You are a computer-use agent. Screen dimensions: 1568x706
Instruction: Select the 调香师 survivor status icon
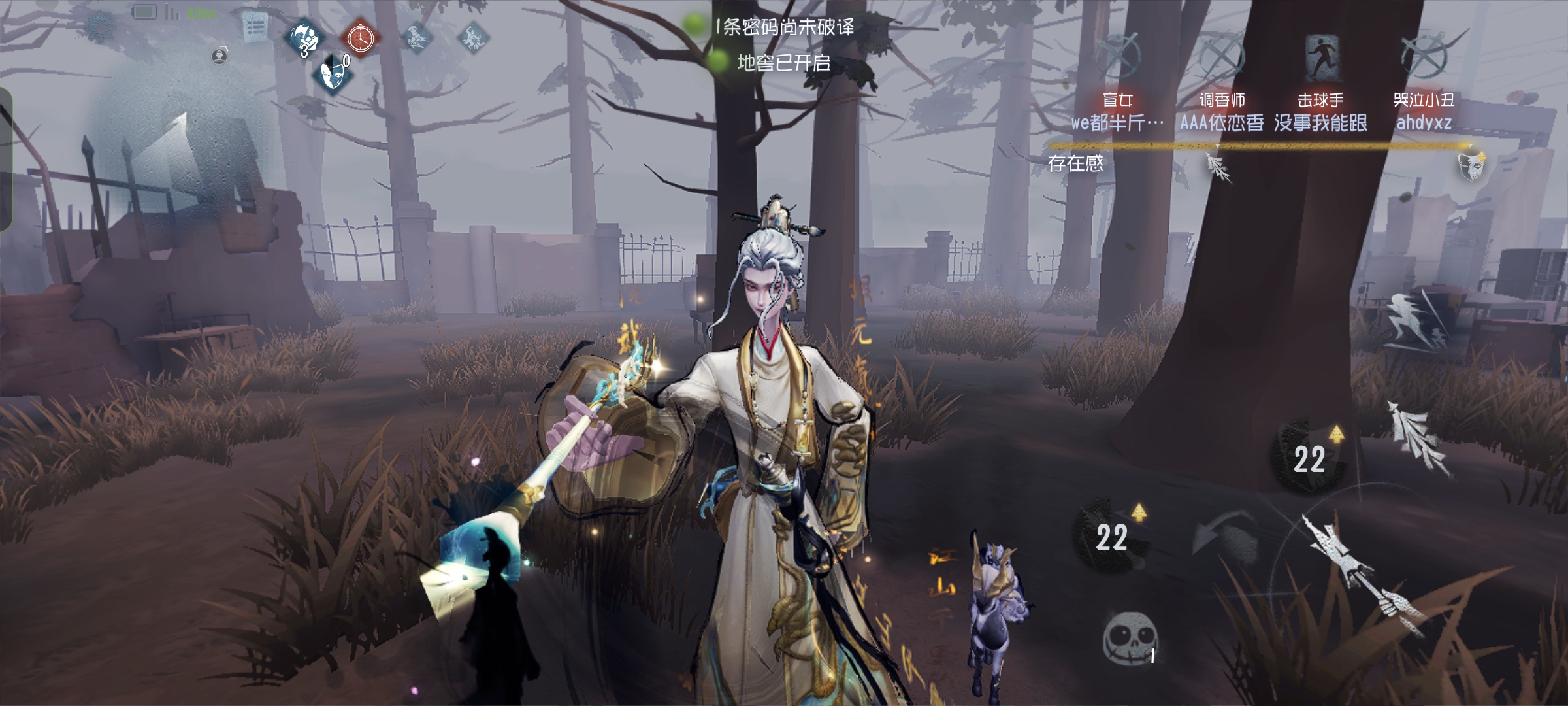(1221, 56)
